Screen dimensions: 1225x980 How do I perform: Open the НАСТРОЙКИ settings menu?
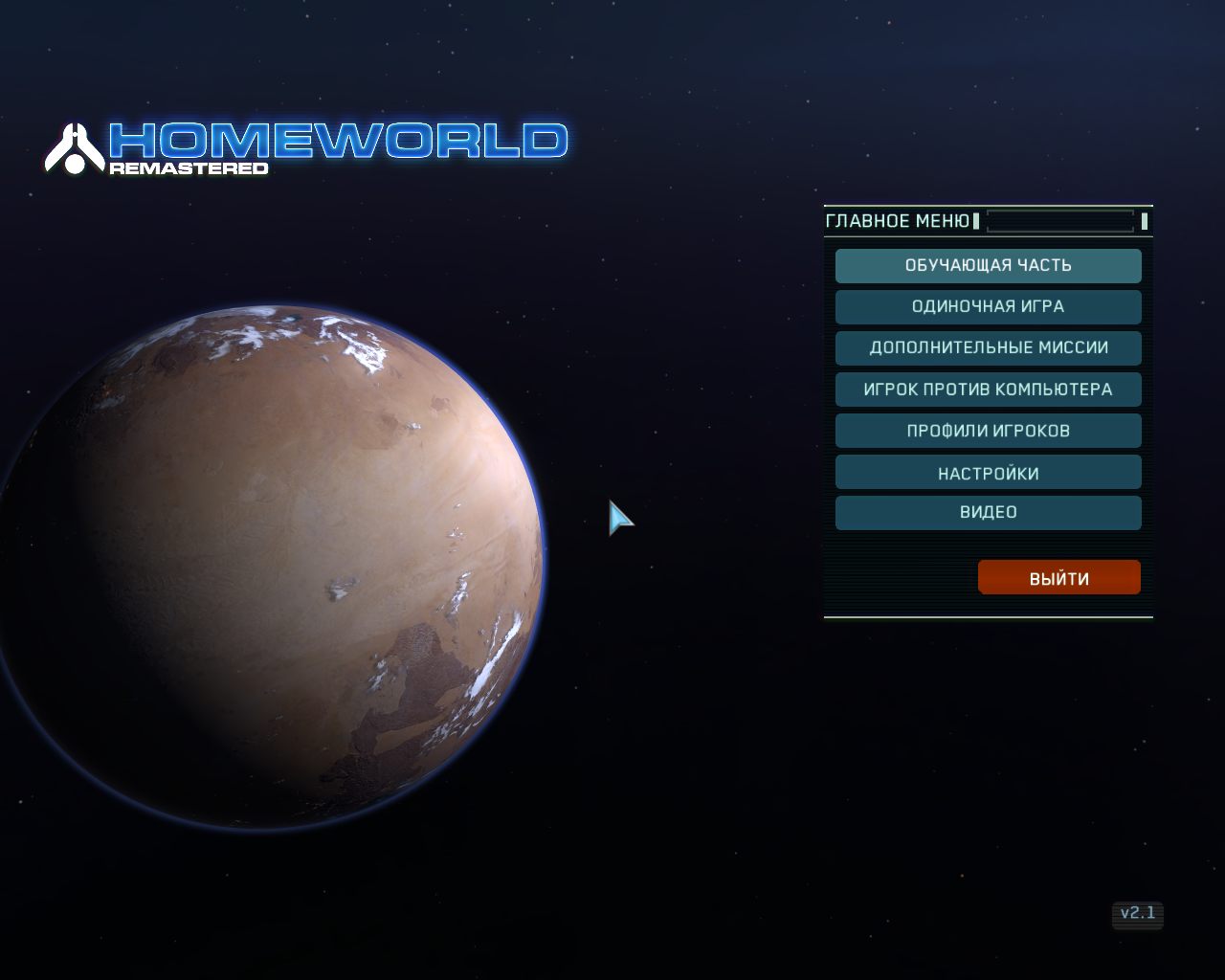click(x=988, y=471)
